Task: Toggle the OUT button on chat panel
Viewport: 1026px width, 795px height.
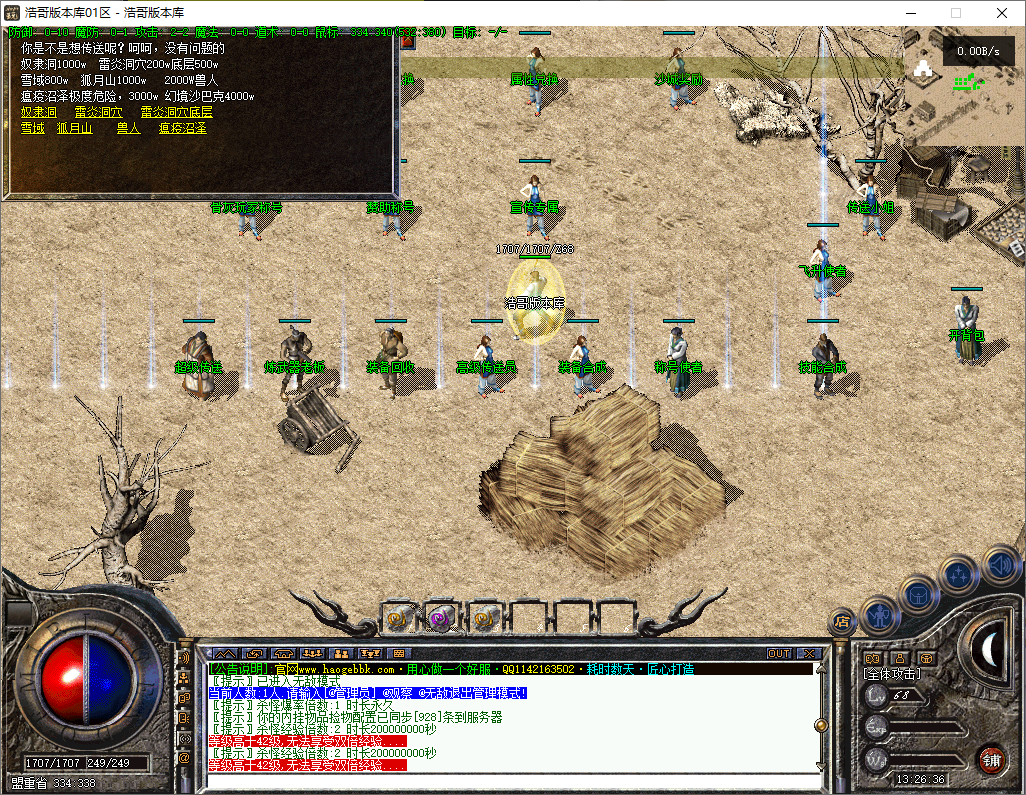Action: tap(779, 654)
